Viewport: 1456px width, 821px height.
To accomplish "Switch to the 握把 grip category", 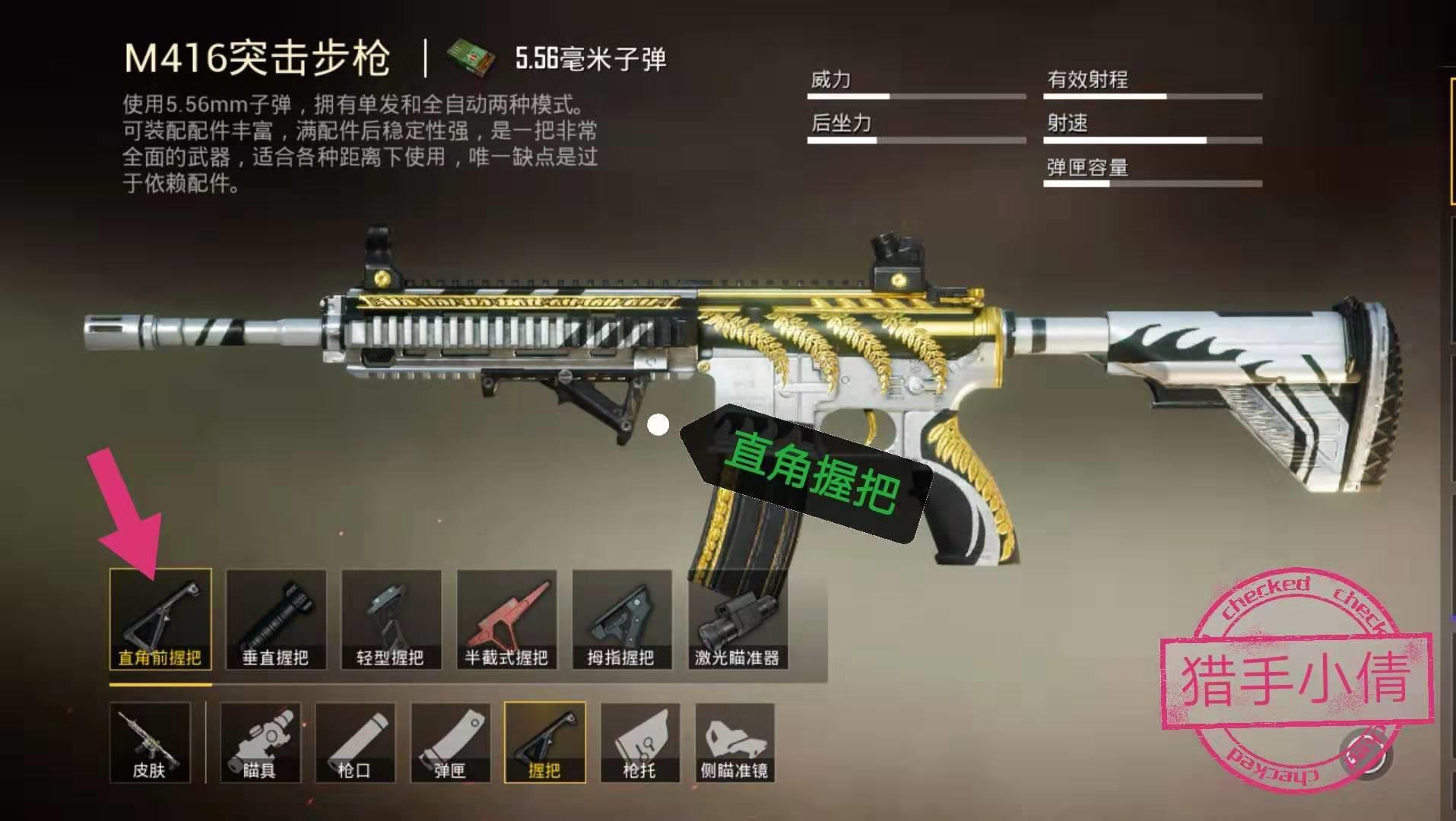I will click(544, 743).
